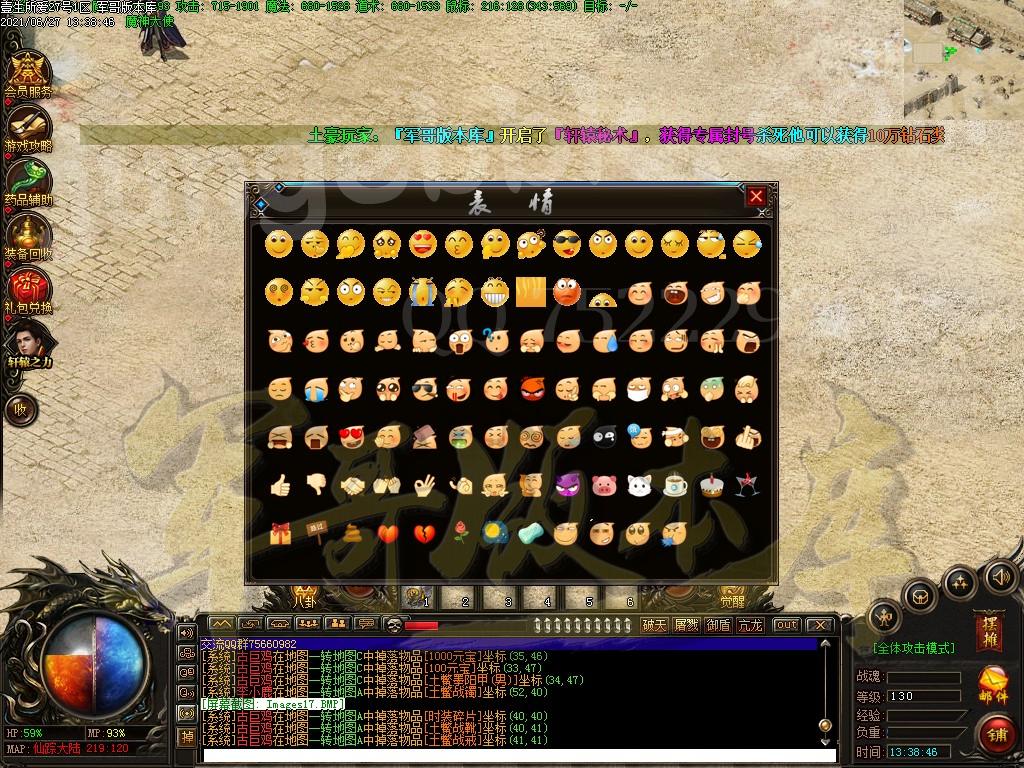1024x768 pixels.
Task: Open the 游戏攻略 game guide
Action: click(x=28, y=127)
